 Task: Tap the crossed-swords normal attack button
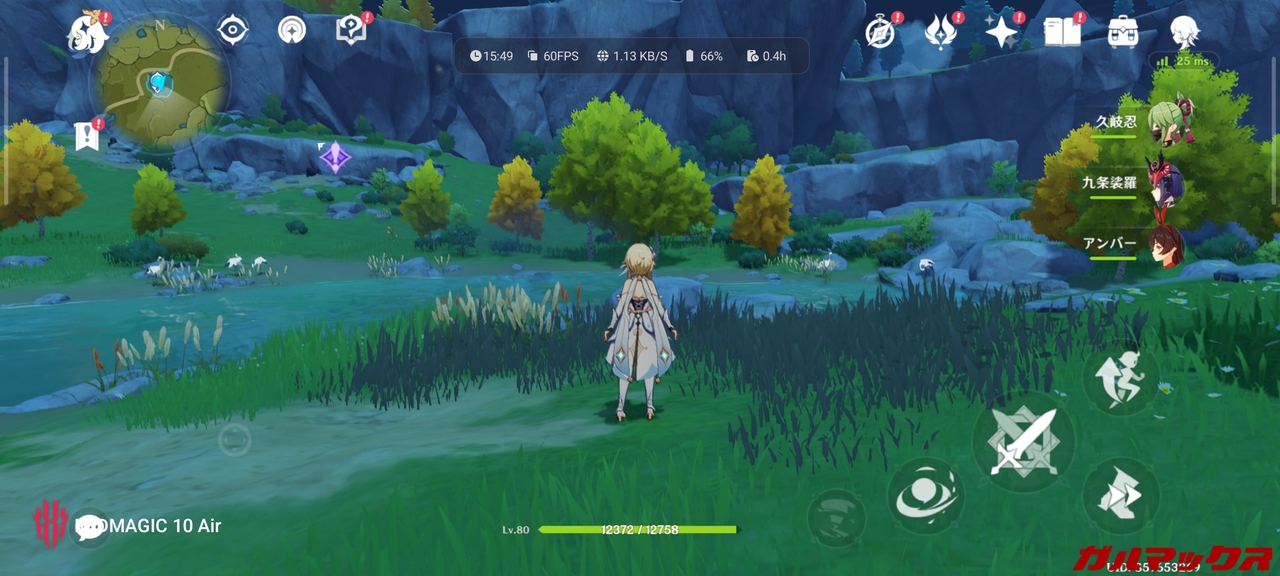click(1023, 442)
